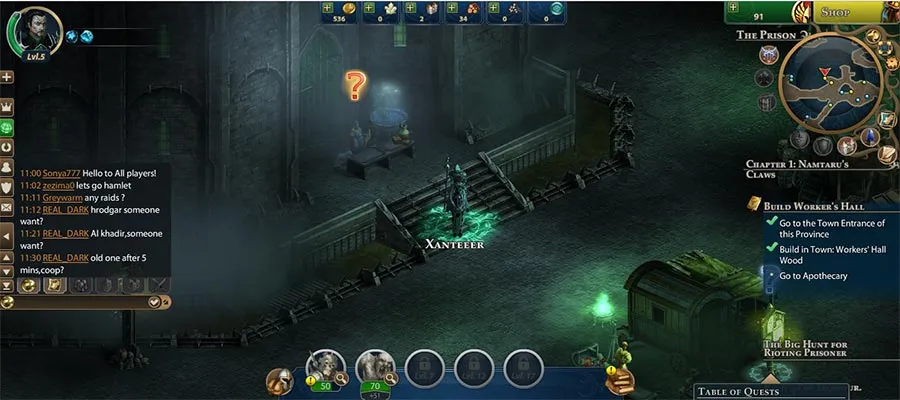Select the Build Worker's Hall quest
This screenshot has width=900, height=400.
tap(800, 206)
